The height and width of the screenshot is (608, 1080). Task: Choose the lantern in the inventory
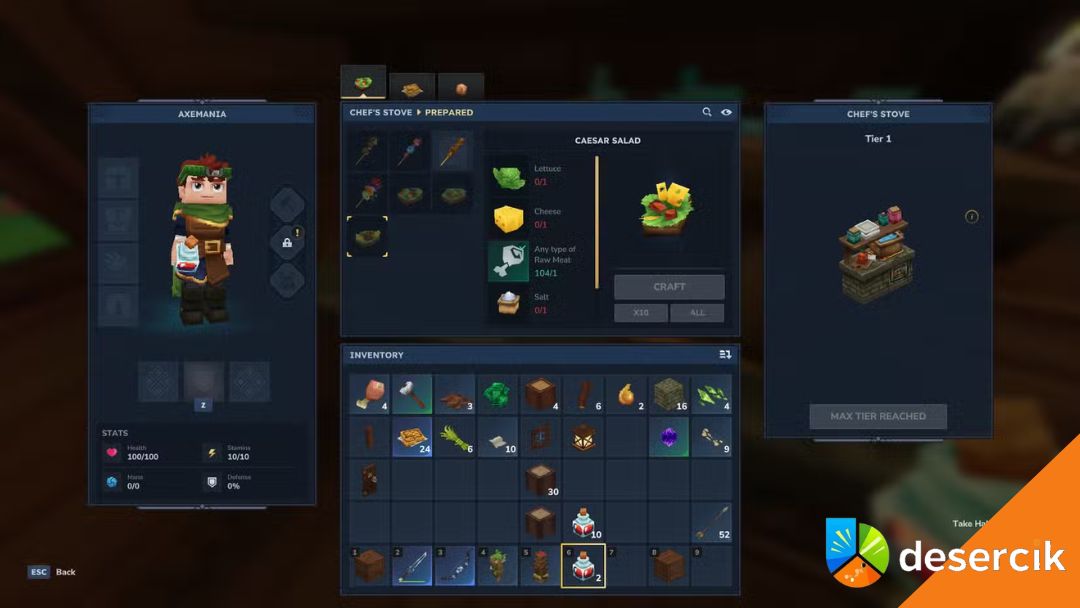tap(583, 437)
